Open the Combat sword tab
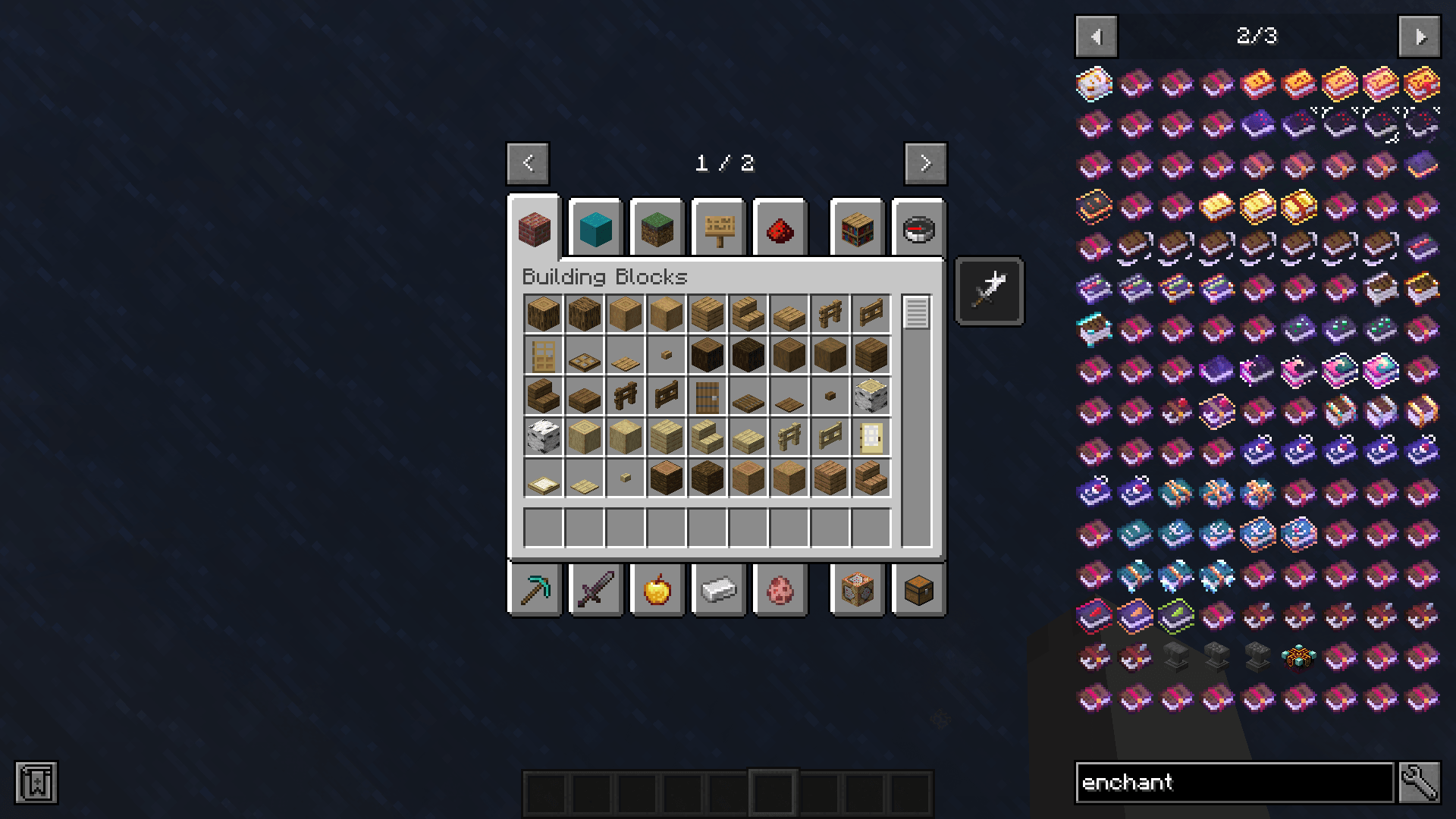The image size is (1456, 819). (596, 590)
